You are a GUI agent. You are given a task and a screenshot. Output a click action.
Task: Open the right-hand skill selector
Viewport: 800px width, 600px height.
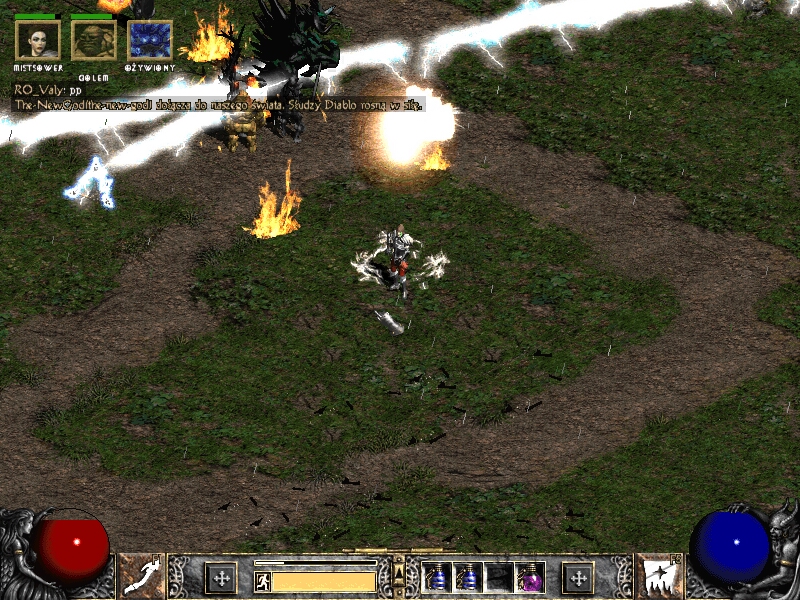click(659, 576)
